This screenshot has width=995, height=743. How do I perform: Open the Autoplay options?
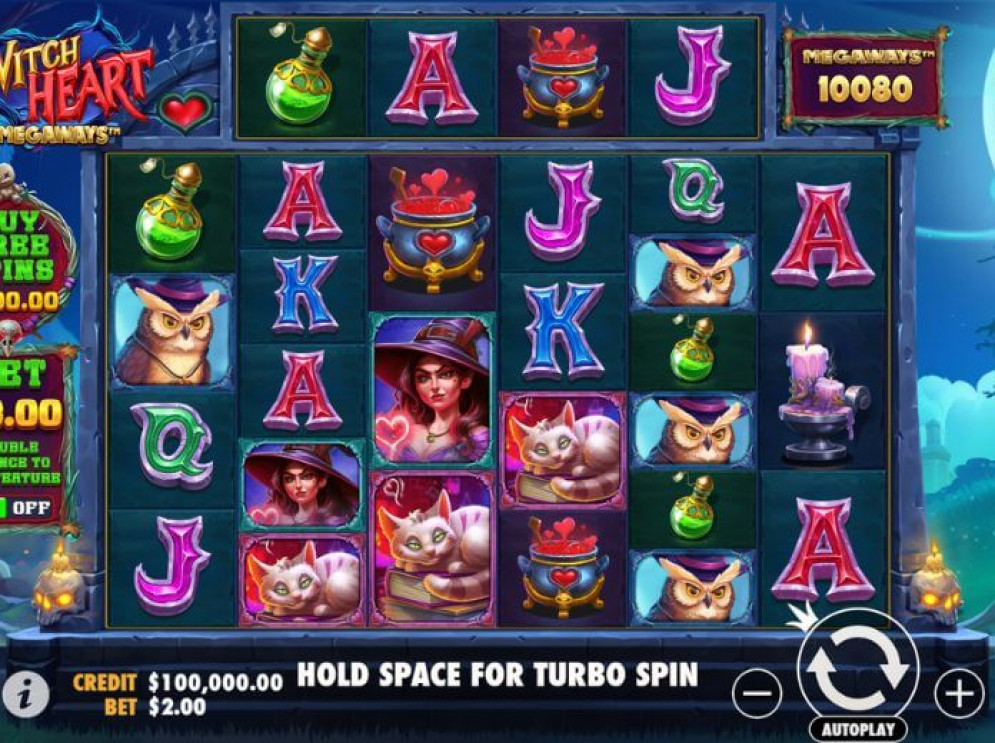pyautogui.click(x=857, y=729)
